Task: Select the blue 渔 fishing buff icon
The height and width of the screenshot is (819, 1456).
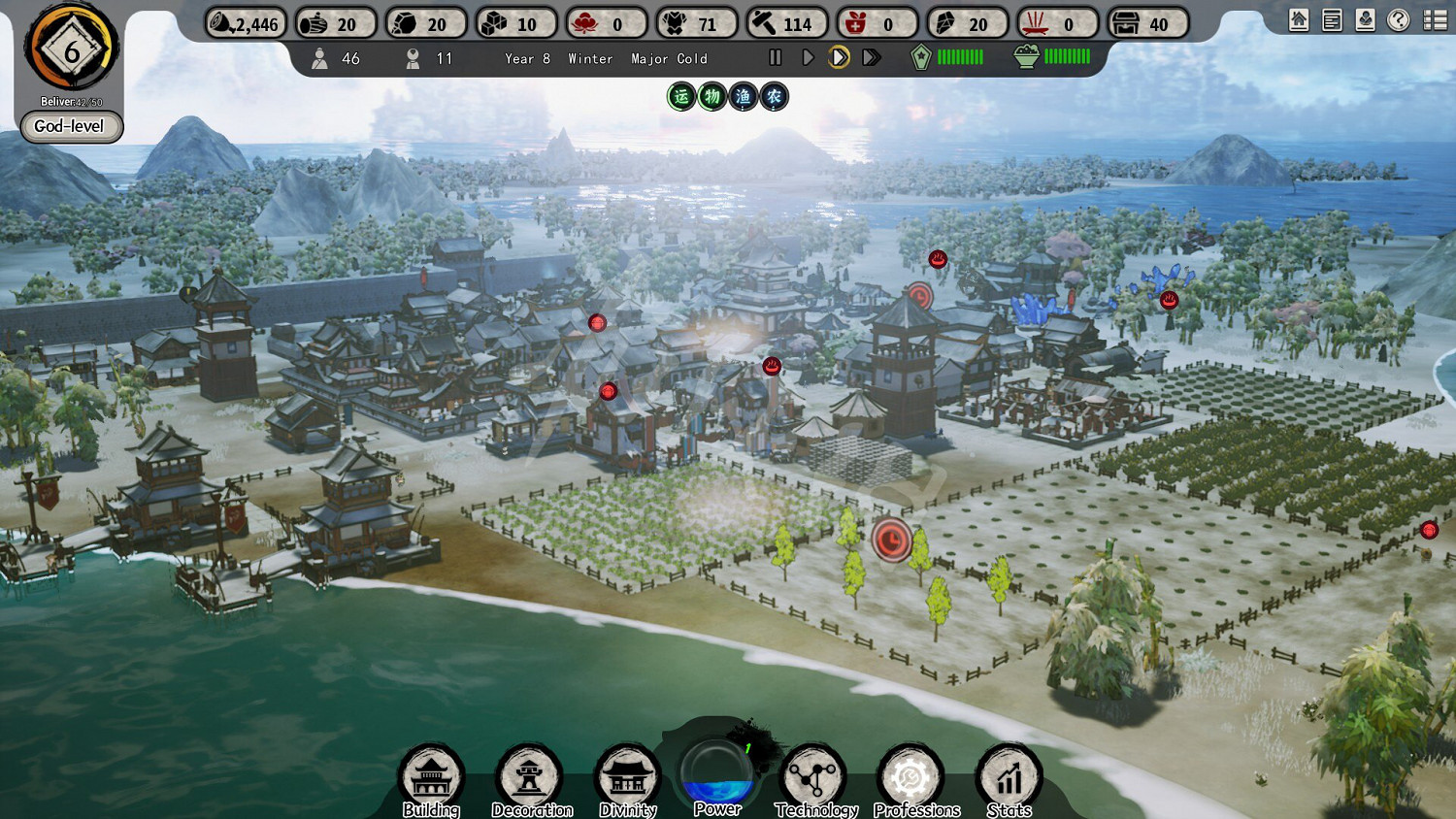Action: tap(744, 96)
